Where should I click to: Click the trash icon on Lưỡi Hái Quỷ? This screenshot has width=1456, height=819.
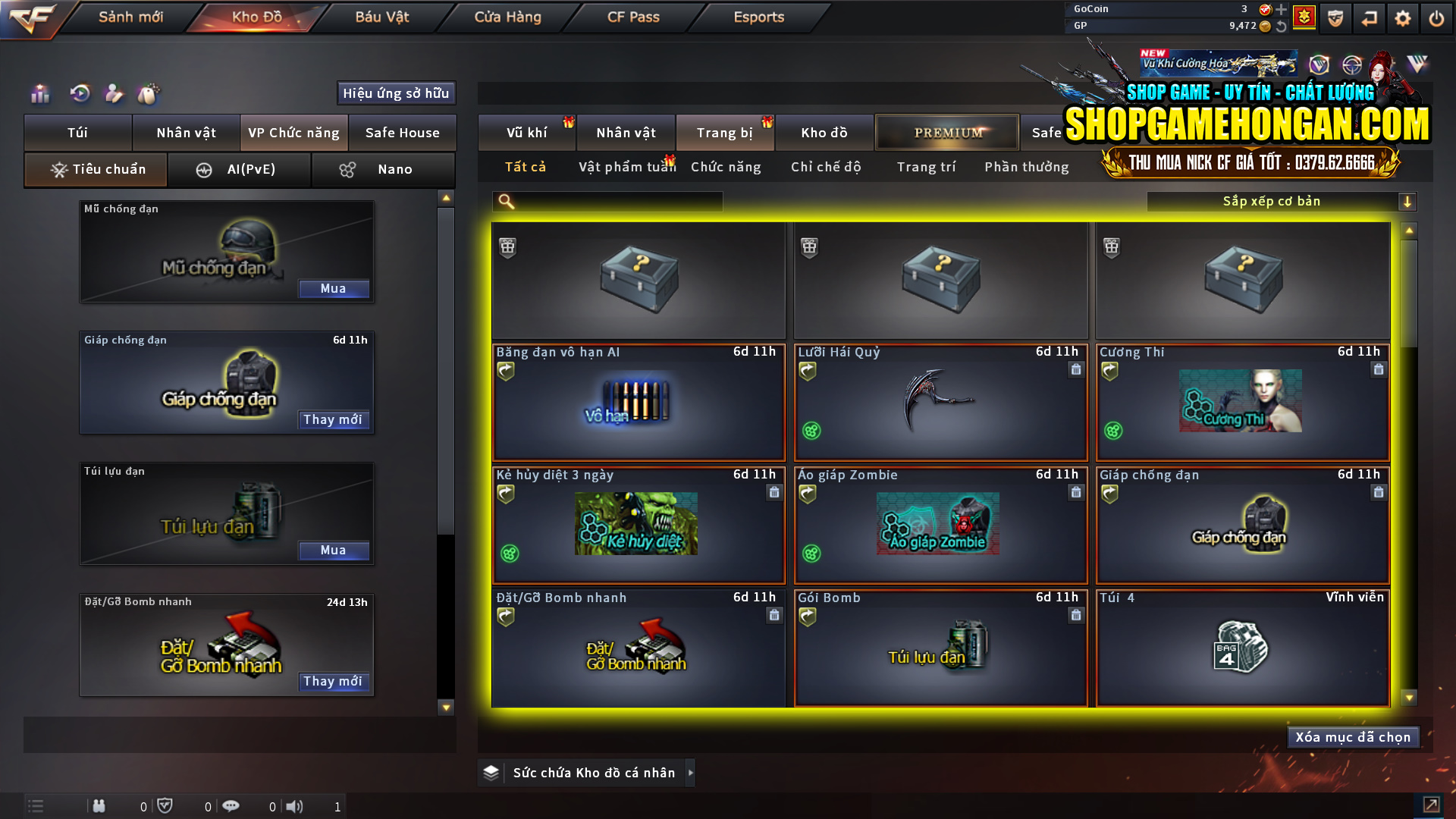click(x=1075, y=370)
